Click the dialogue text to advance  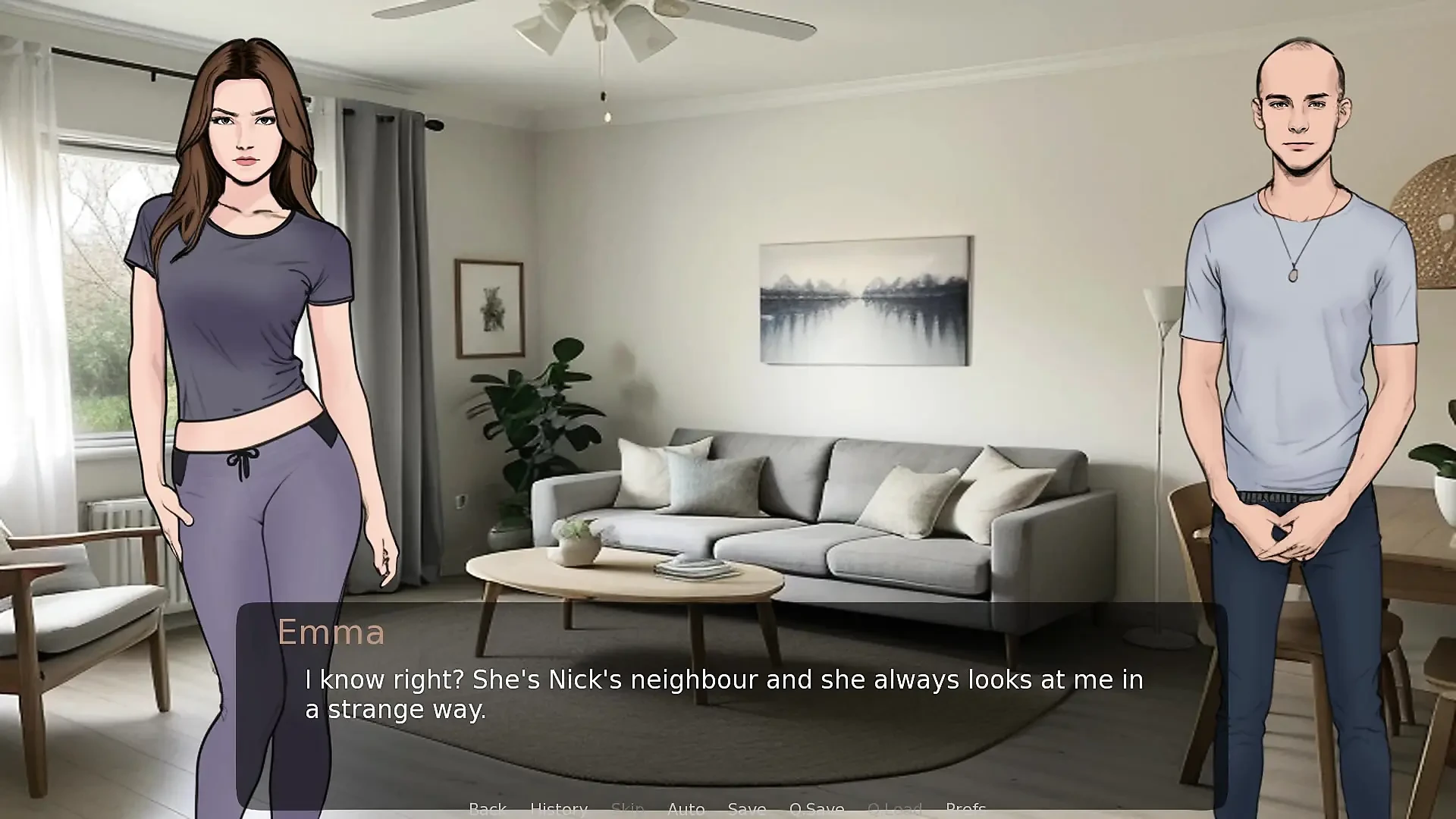point(720,694)
